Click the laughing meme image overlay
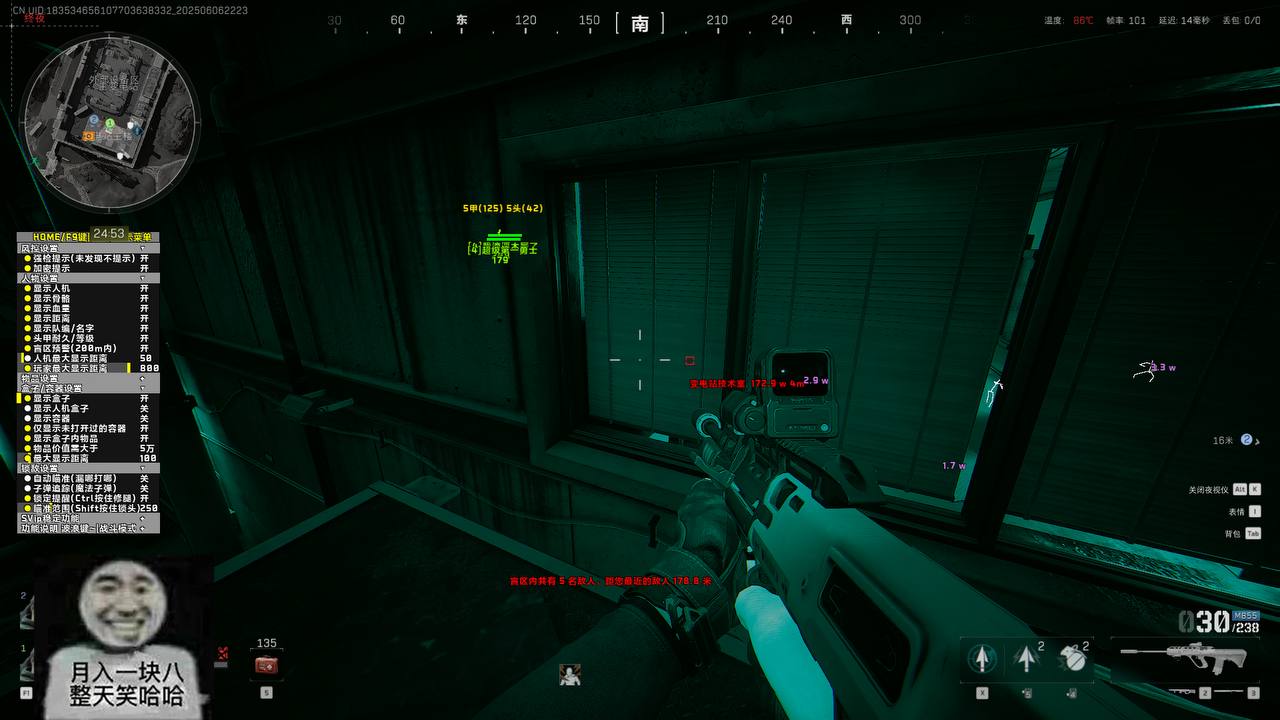The width and height of the screenshot is (1280, 720). [x=126, y=636]
